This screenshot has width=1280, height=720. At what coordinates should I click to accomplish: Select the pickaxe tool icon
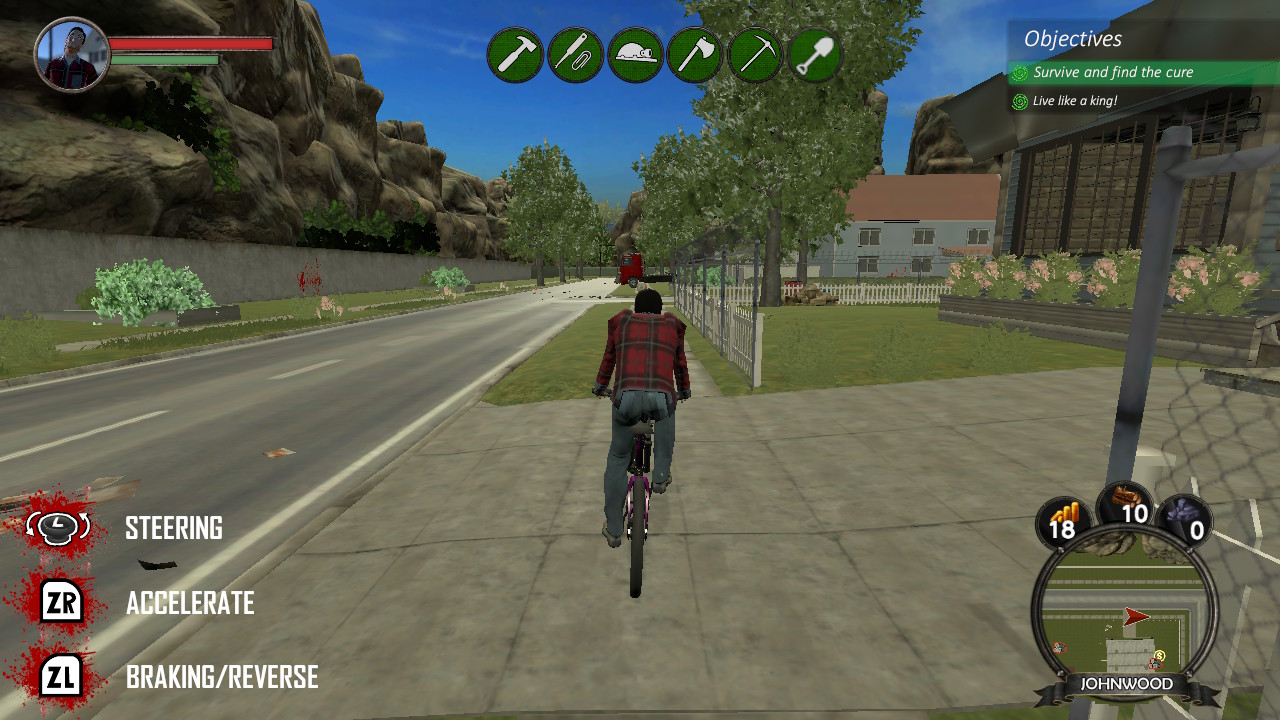coord(754,52)
